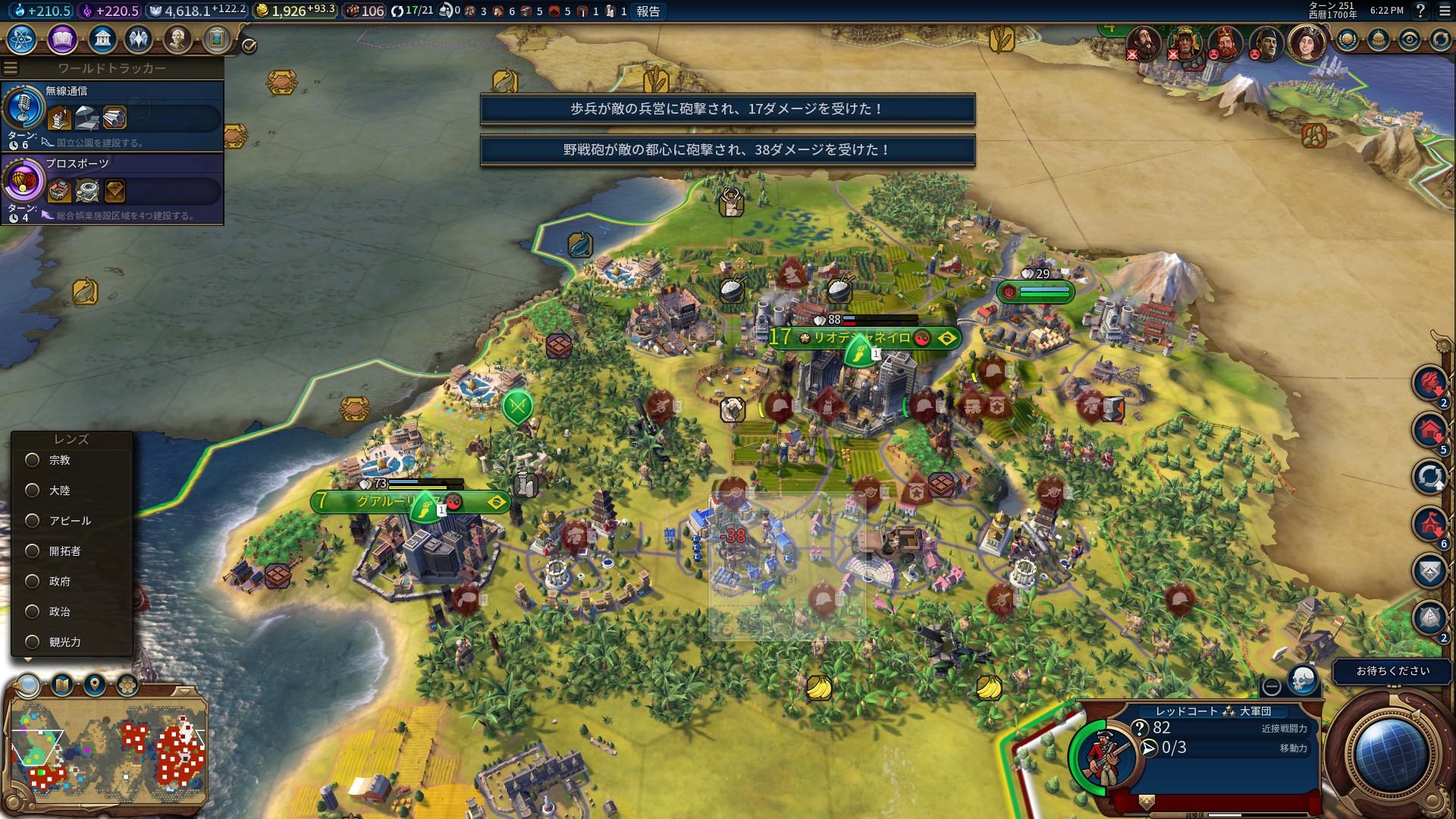Select the プロスポーツ civic tracker

[x=112, y=188]
